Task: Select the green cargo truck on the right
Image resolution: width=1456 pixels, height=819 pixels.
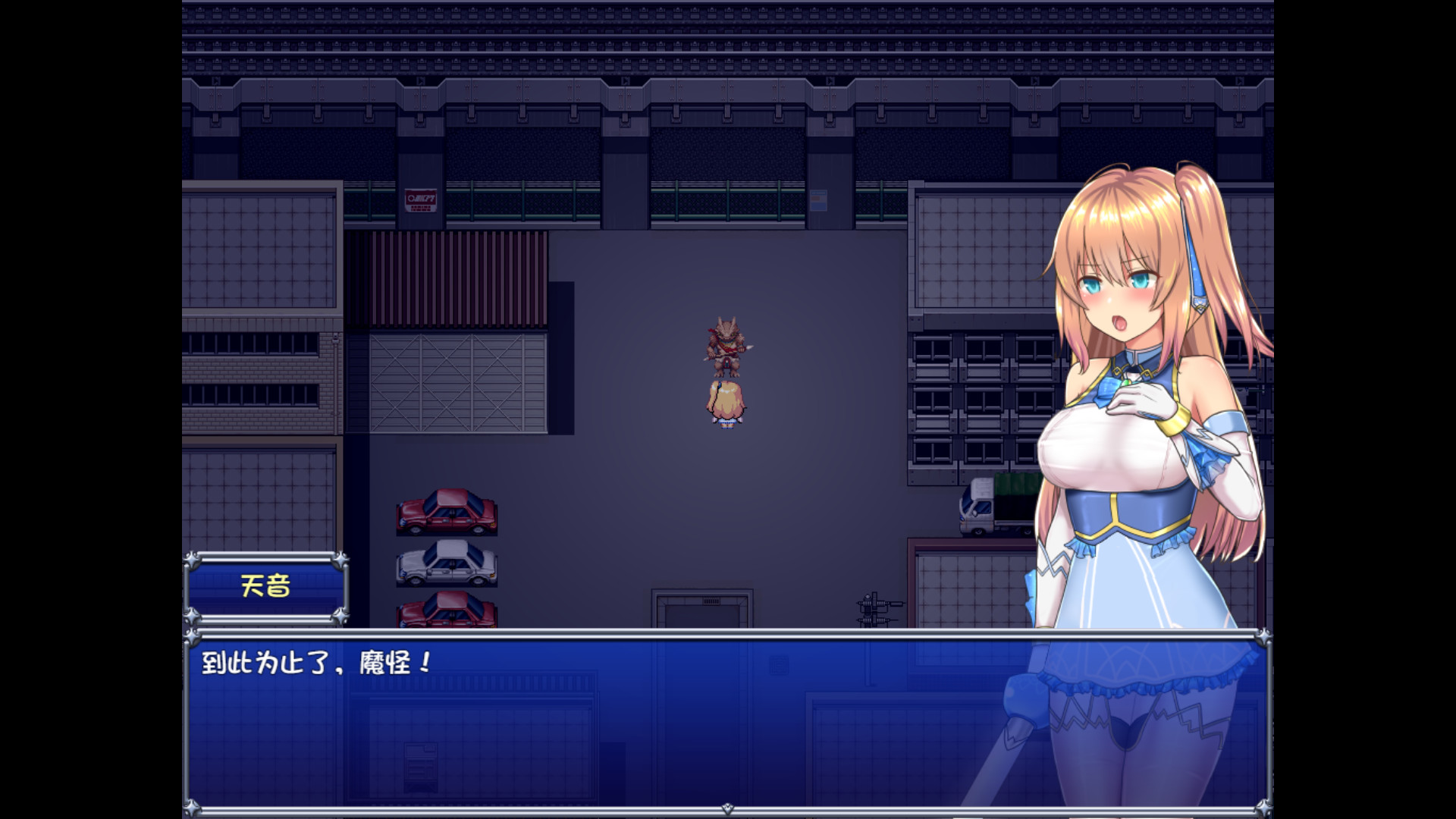Action: tap(993, 504)
